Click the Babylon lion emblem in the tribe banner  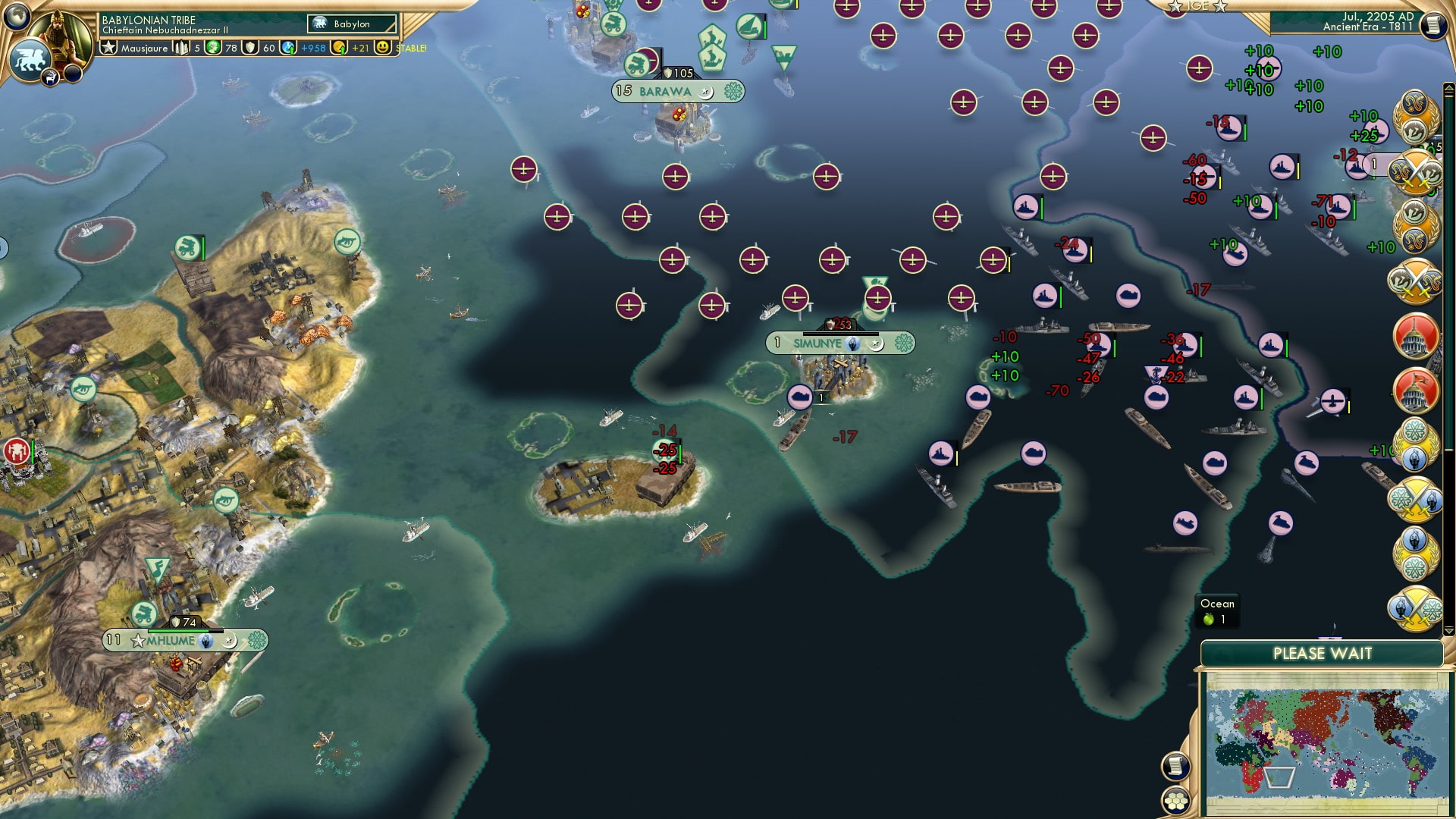coord(319,24)
